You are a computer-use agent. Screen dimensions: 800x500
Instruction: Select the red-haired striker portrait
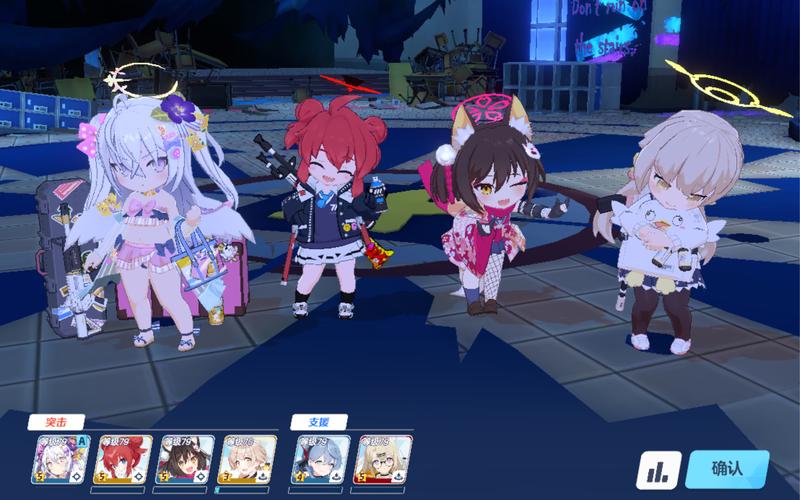tap(121, 460)
